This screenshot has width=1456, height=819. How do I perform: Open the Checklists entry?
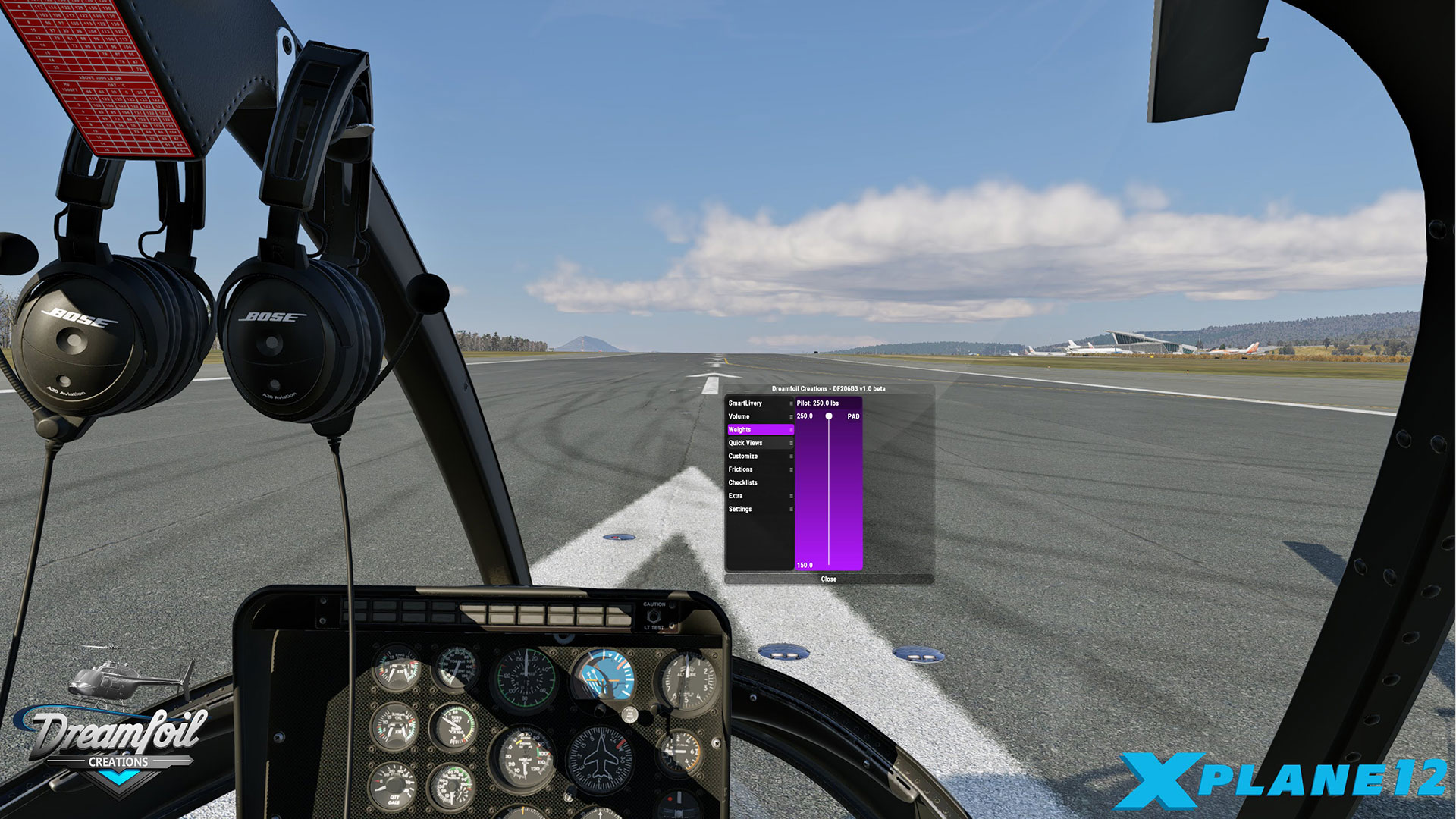pos(759,483)
